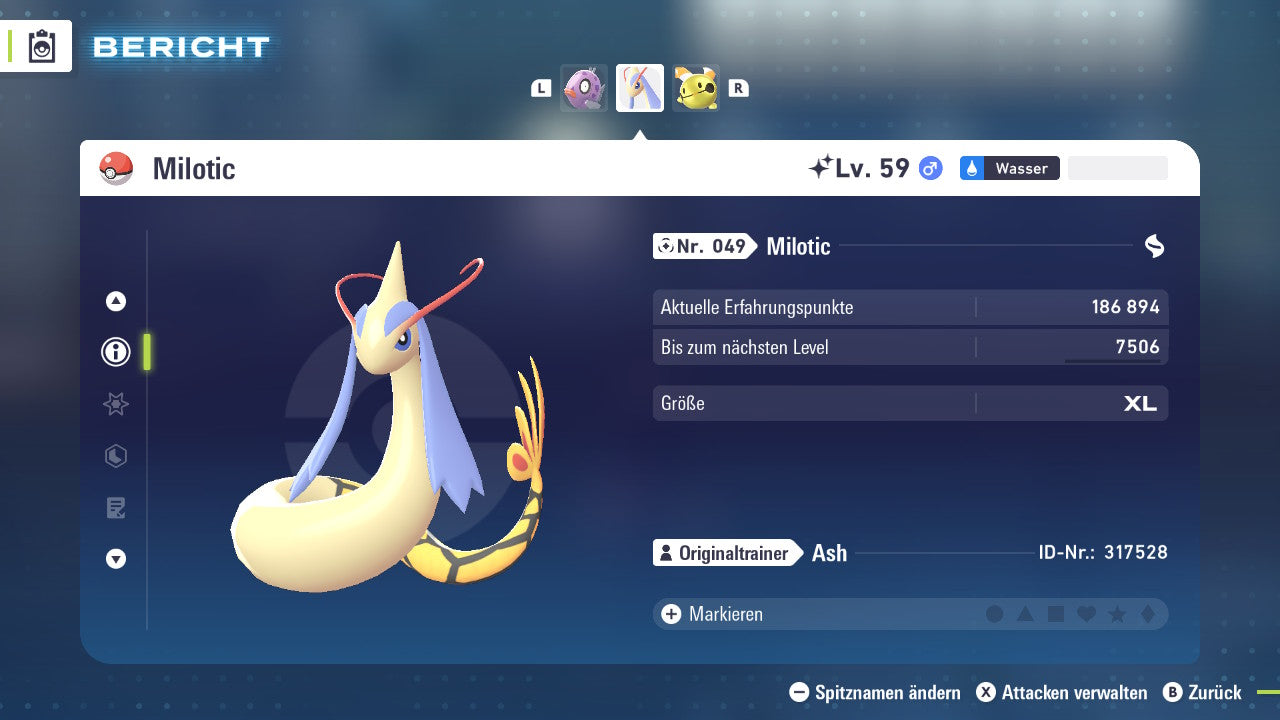Click the Wasser type badge
1280x720 pixels.
1009,168
